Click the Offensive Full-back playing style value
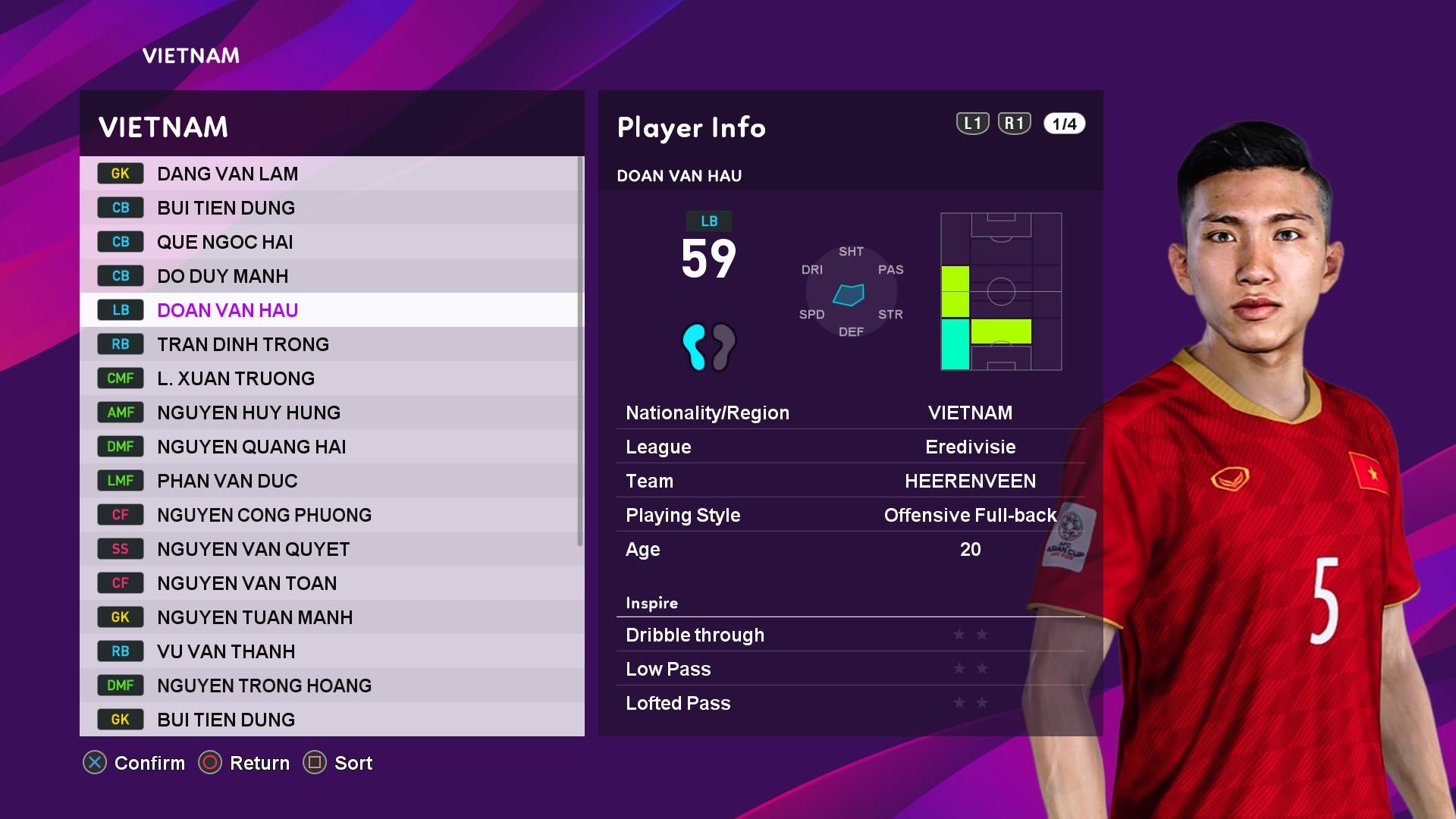Viewport: 1456px width, 819px height. [970, 515]
